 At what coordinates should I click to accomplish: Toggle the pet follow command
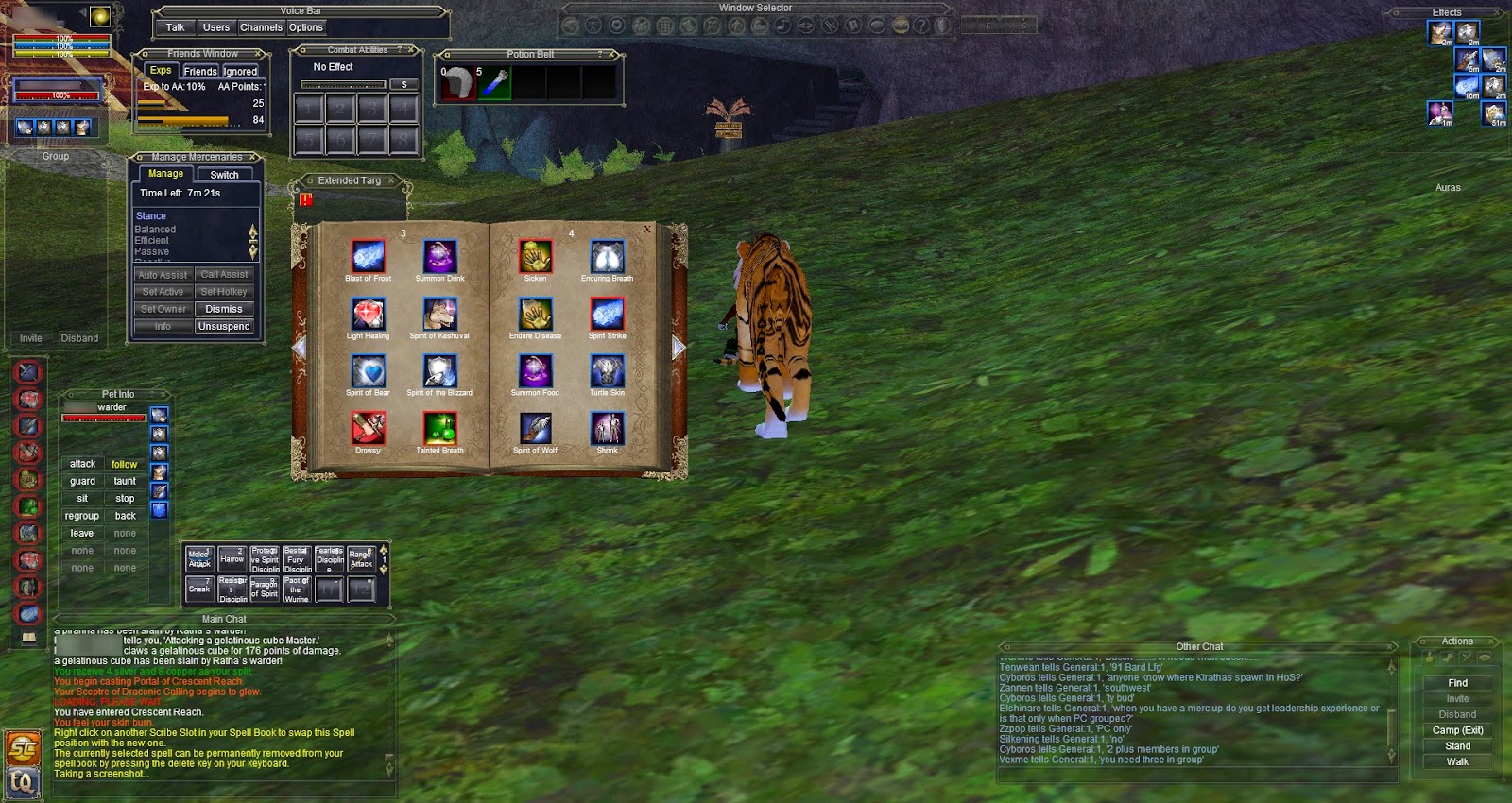click(124, 464)
